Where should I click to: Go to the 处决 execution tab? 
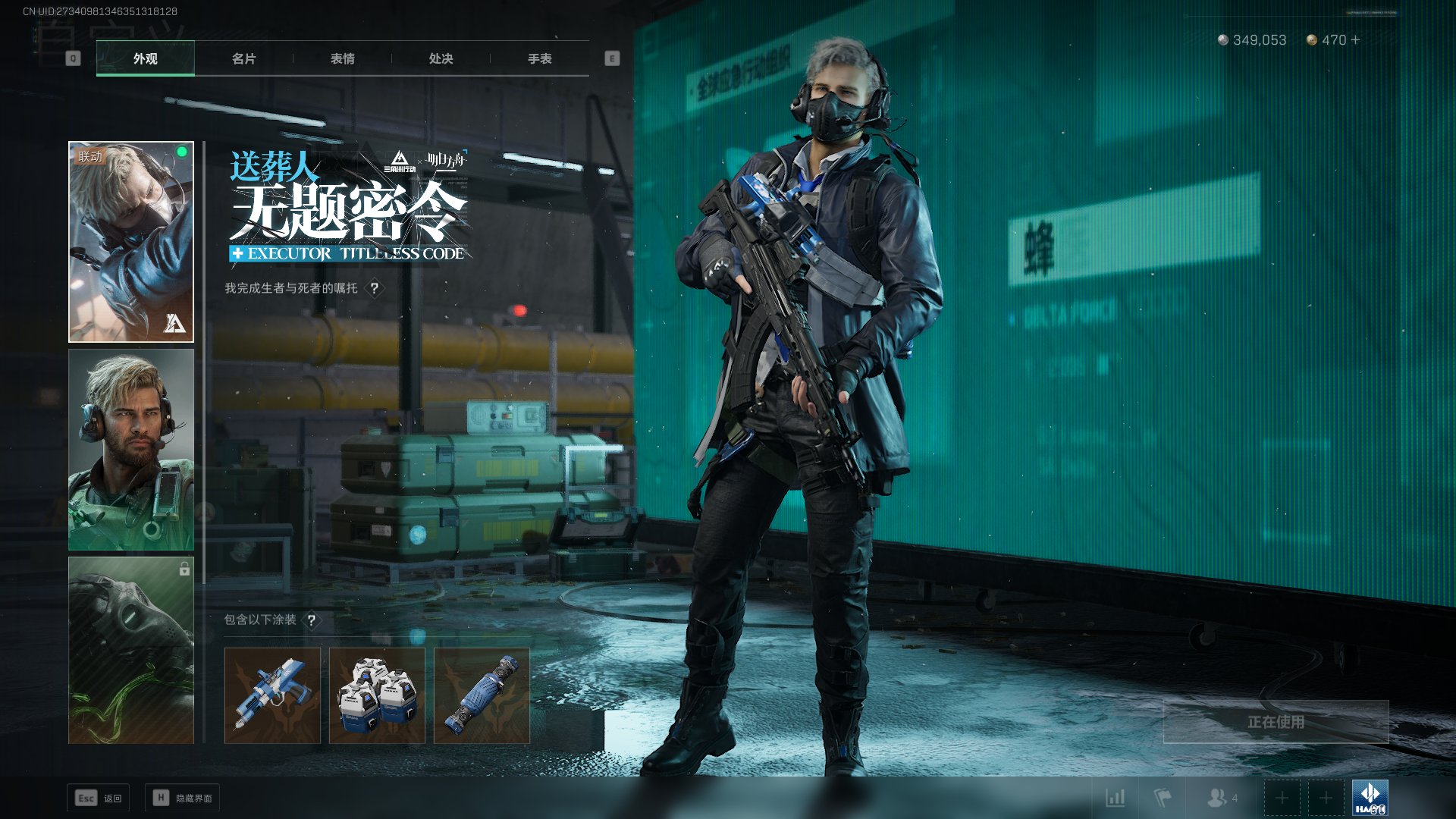(441, 58)
